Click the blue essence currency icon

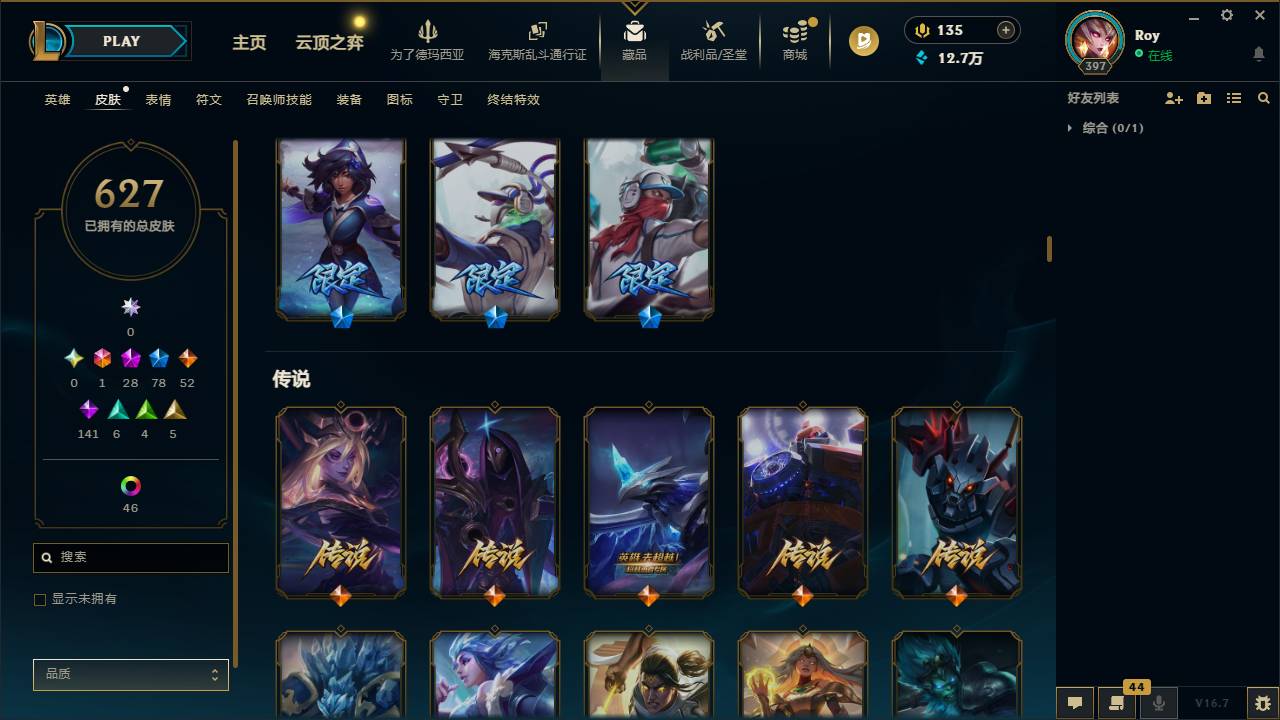click(920, 58)
